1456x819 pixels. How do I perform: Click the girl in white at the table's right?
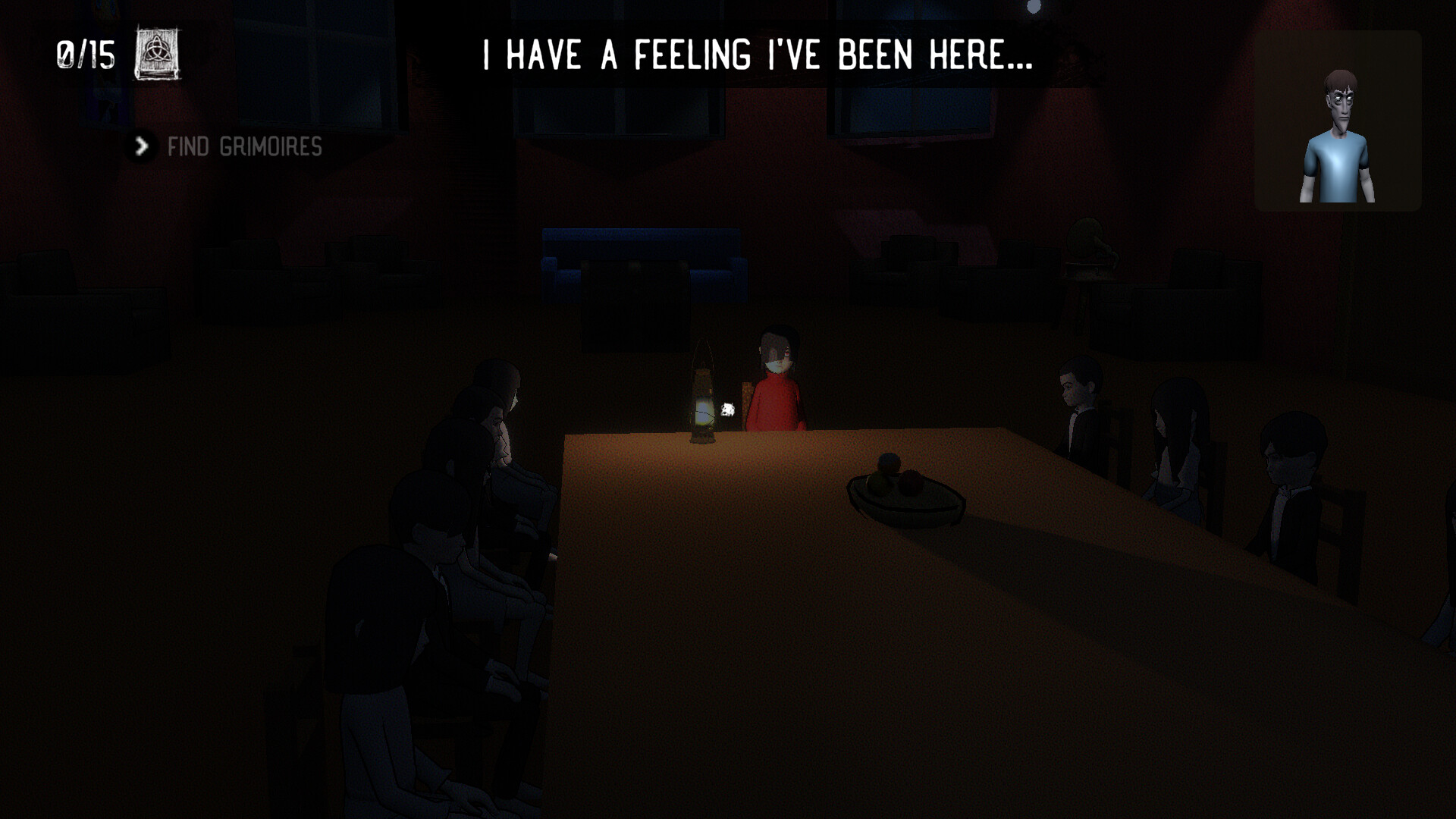click(x=1179, y=447)
